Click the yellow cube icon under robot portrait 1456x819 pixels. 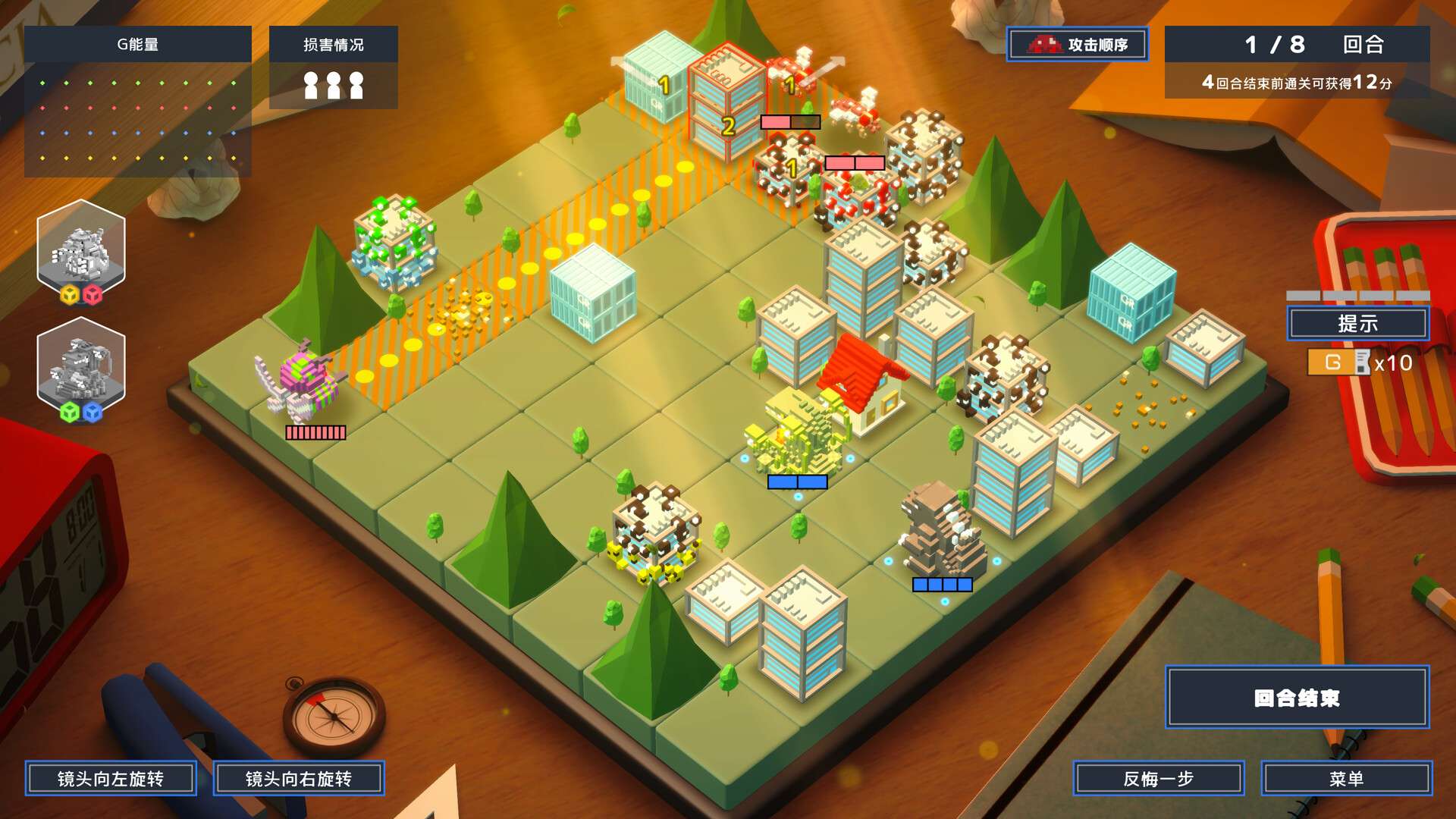(70, 294)
